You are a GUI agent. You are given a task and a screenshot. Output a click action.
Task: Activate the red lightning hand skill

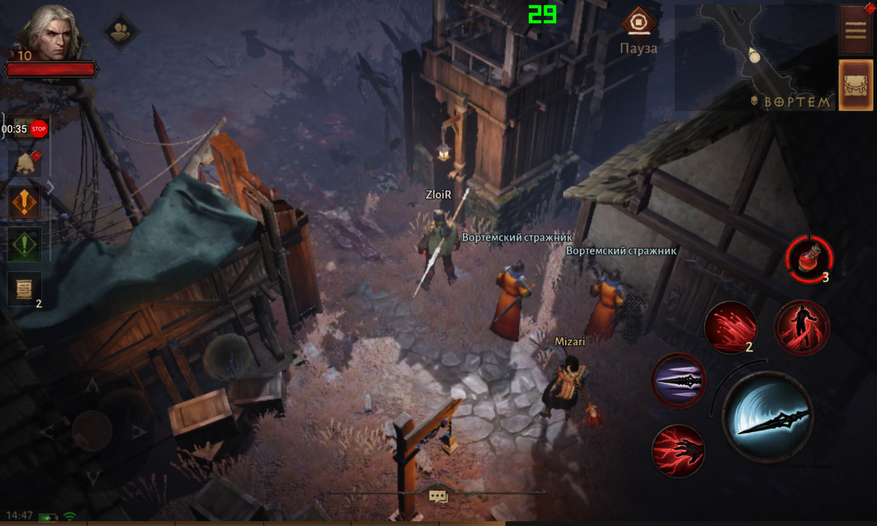coord(679,451)
